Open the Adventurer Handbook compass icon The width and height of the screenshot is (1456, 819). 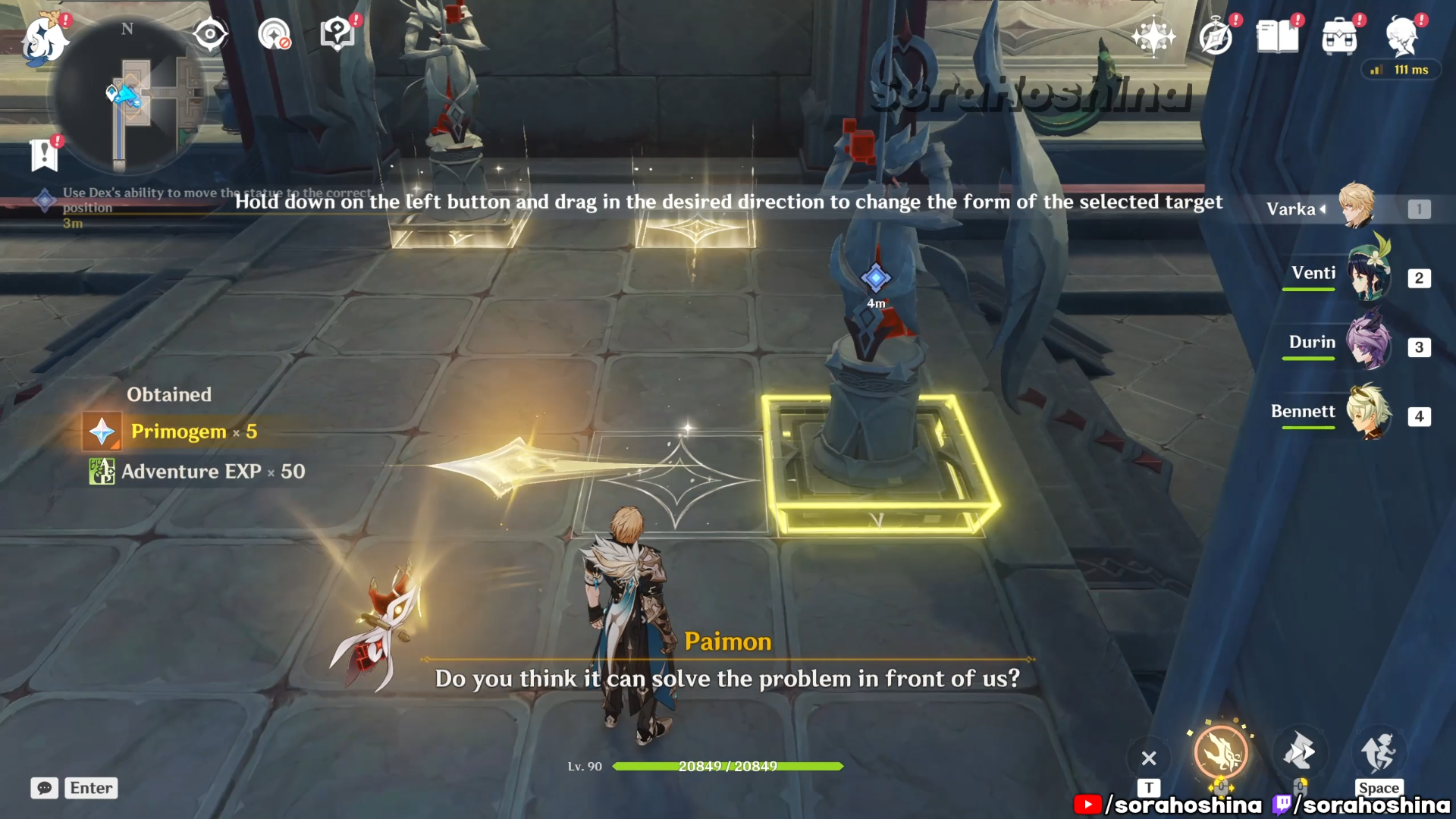tap(1216, 36)
